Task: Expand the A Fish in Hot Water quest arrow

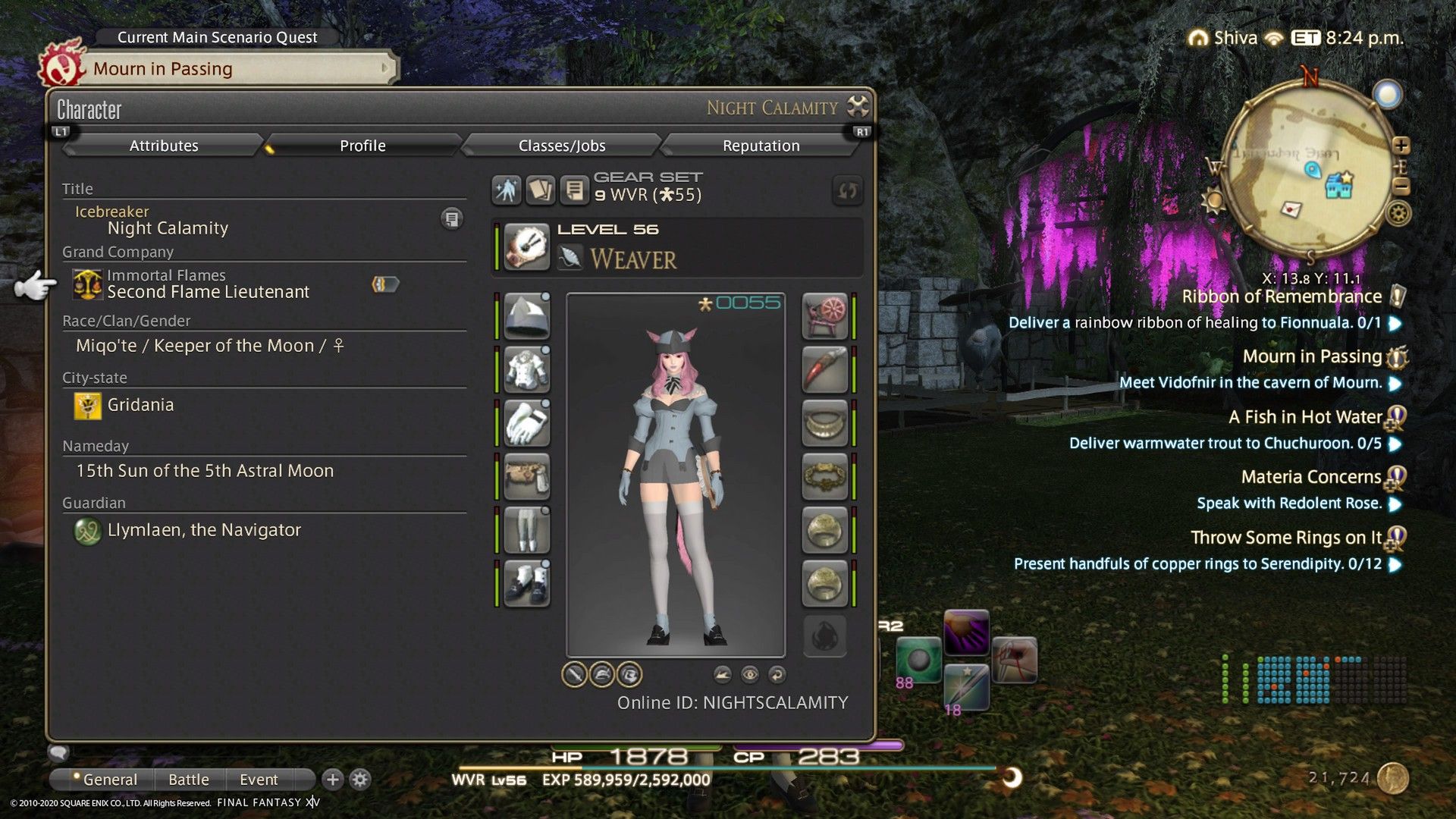Action: tap(1395, 443)
